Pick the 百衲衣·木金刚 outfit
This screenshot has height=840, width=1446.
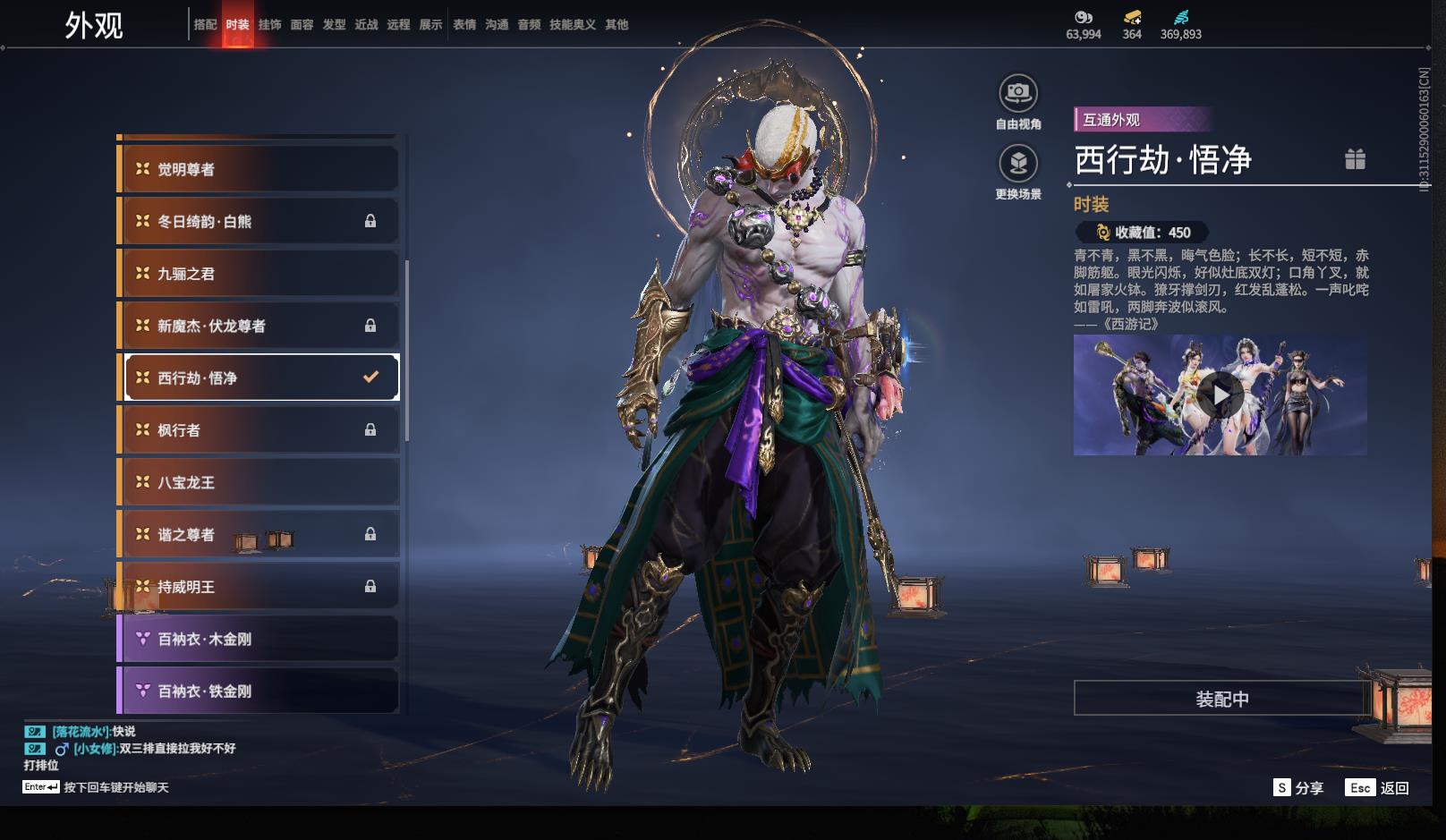pyautogui.click(x=259, y=639)
